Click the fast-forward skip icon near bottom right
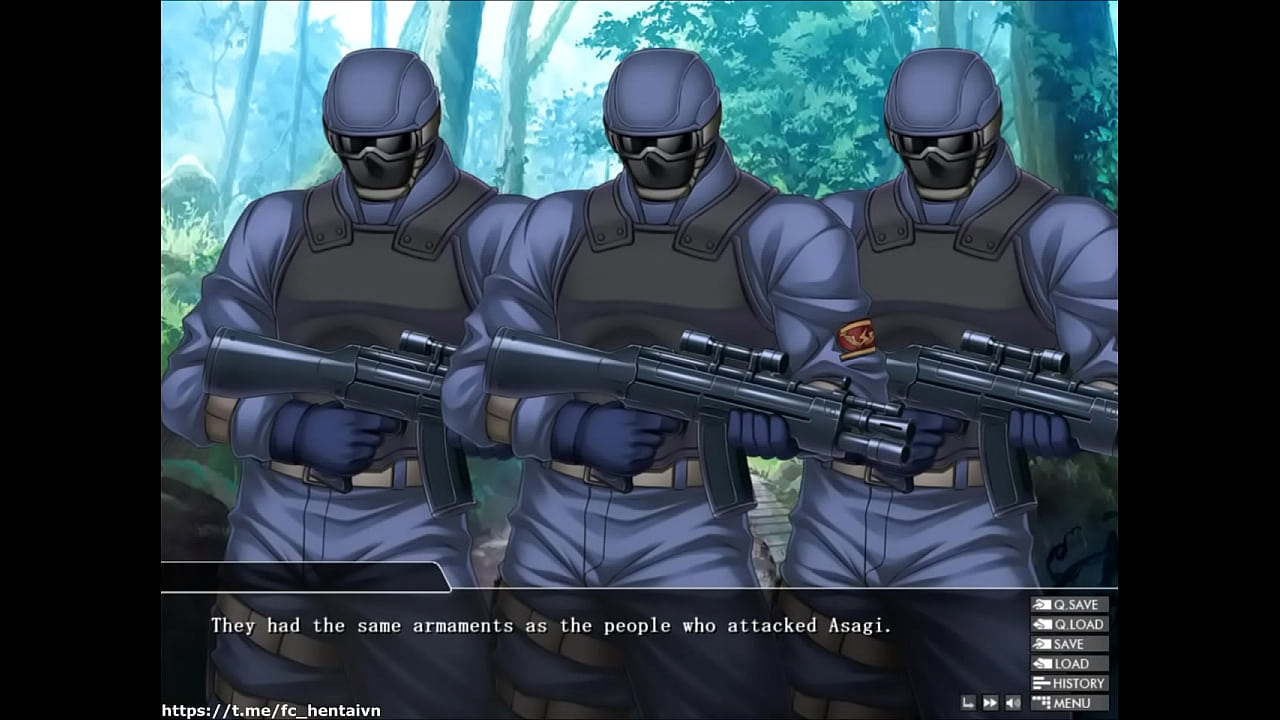 [x=990, y=703]
